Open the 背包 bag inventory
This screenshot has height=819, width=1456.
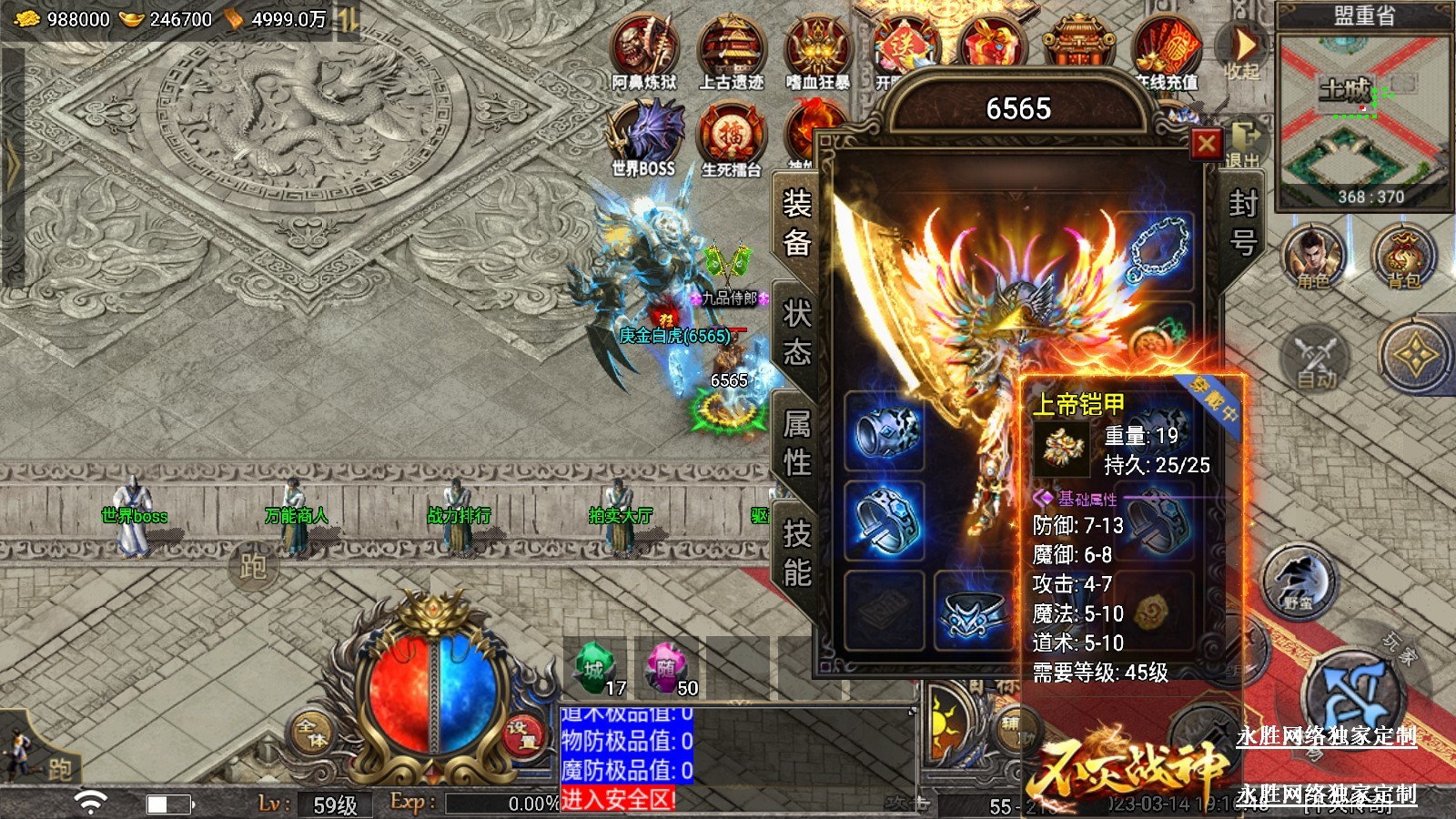click(1402, 258)
